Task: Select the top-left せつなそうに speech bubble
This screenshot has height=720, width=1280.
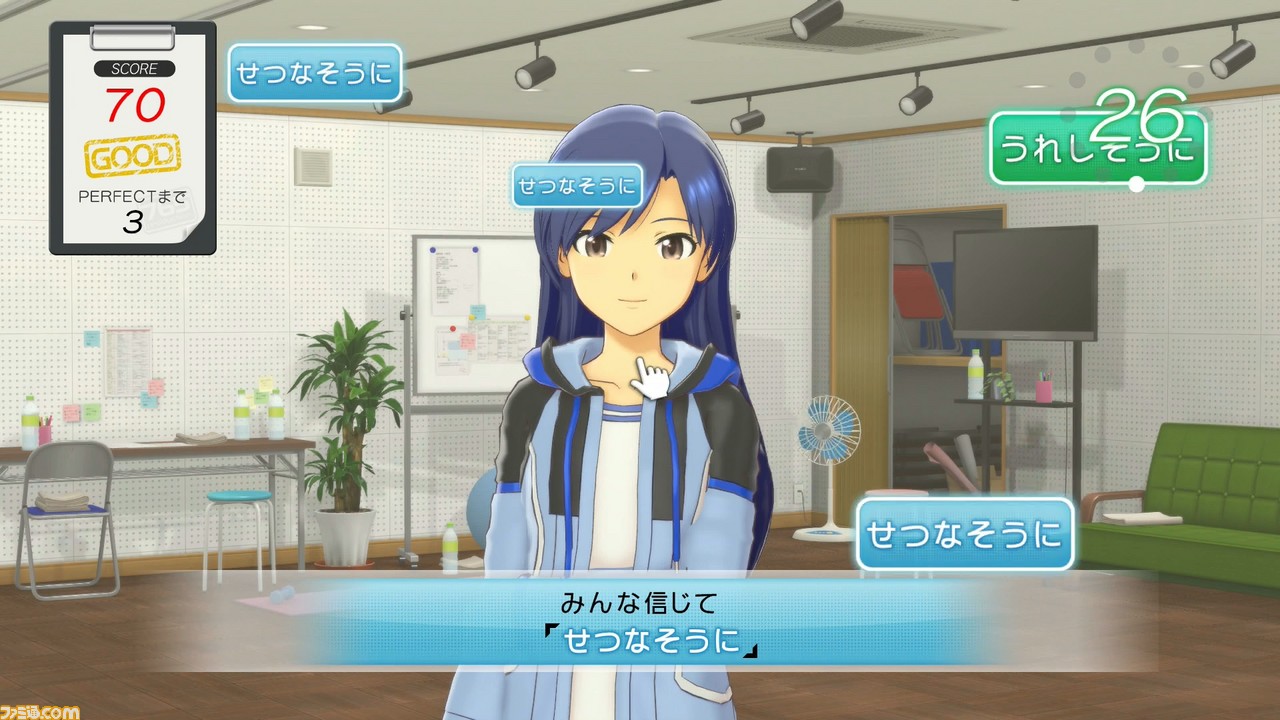Action: pyautogui.click(x=317, y=72)
